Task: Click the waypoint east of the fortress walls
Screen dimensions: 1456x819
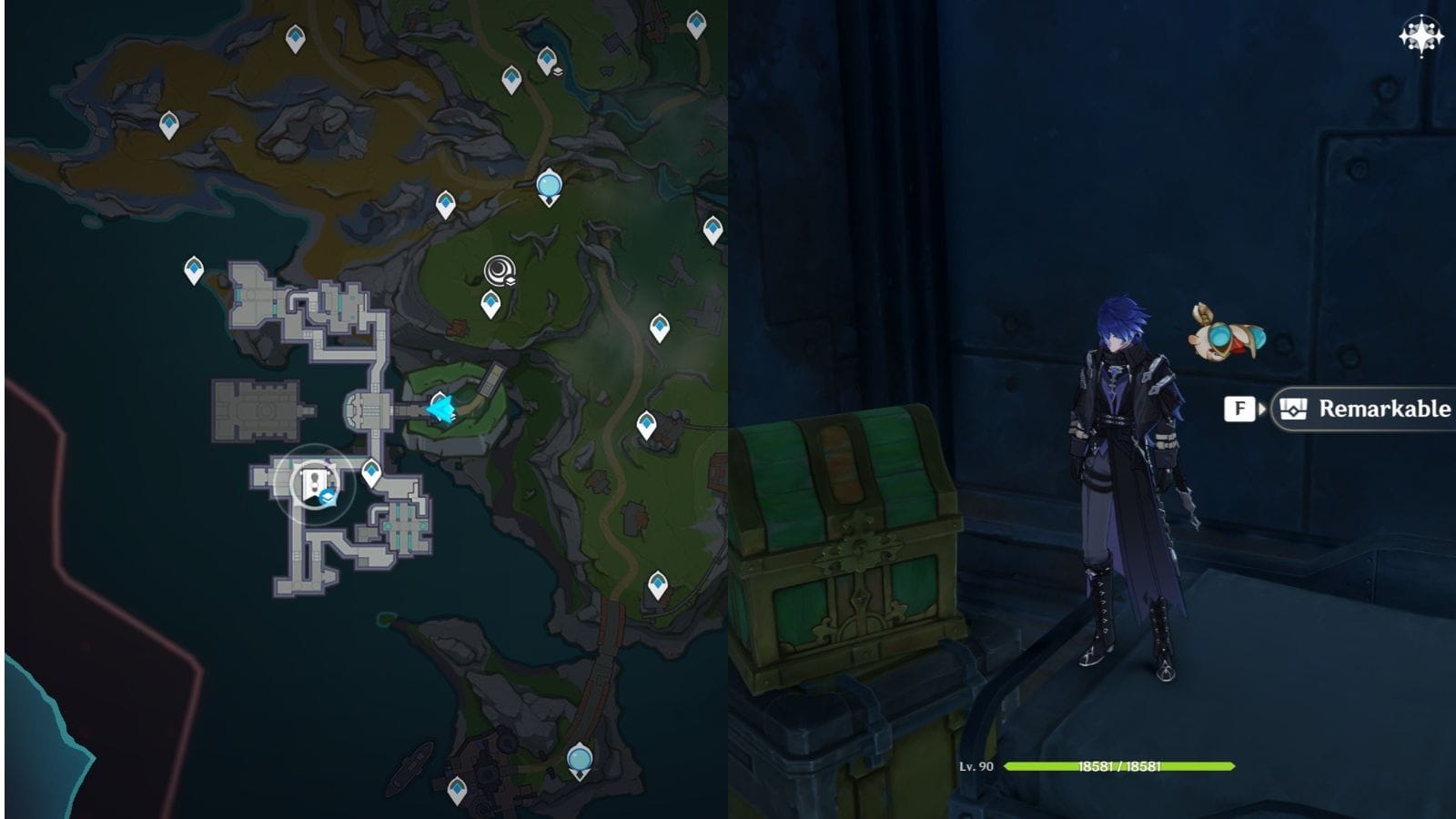Action: 649,422
